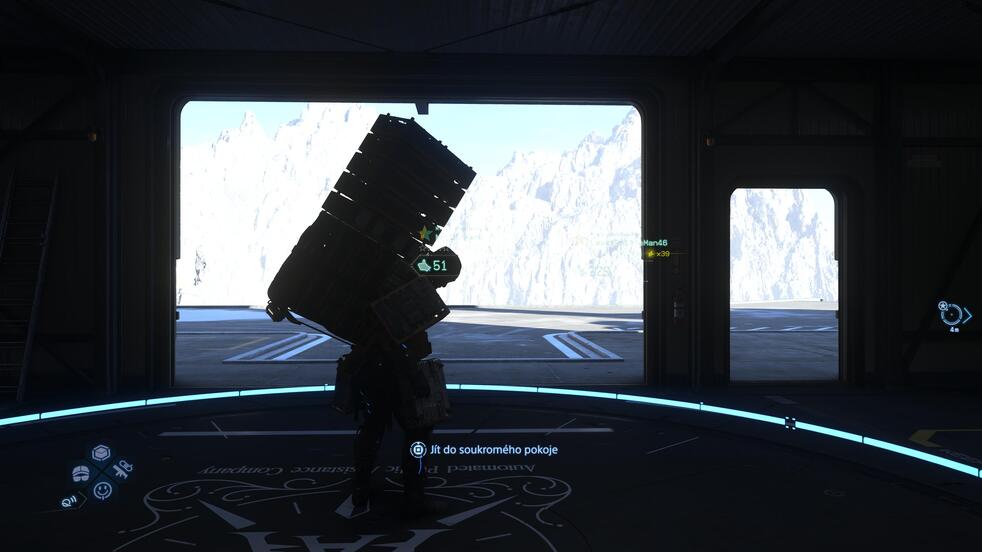Select the smiley face icon in the quick wheel
Image resolution: width=982 pixels, height=552 pixels.
coord(102,490)
